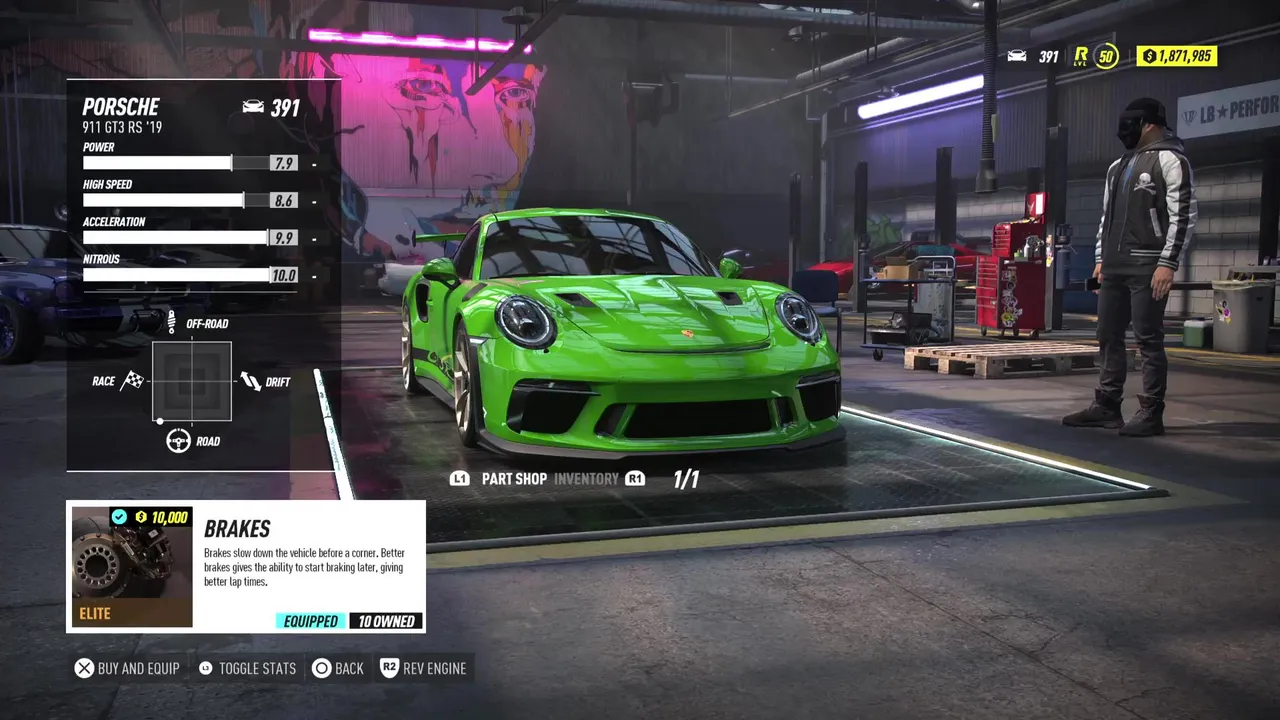Activate Toggle Stats
The image size is (1280, 720).
247,668
